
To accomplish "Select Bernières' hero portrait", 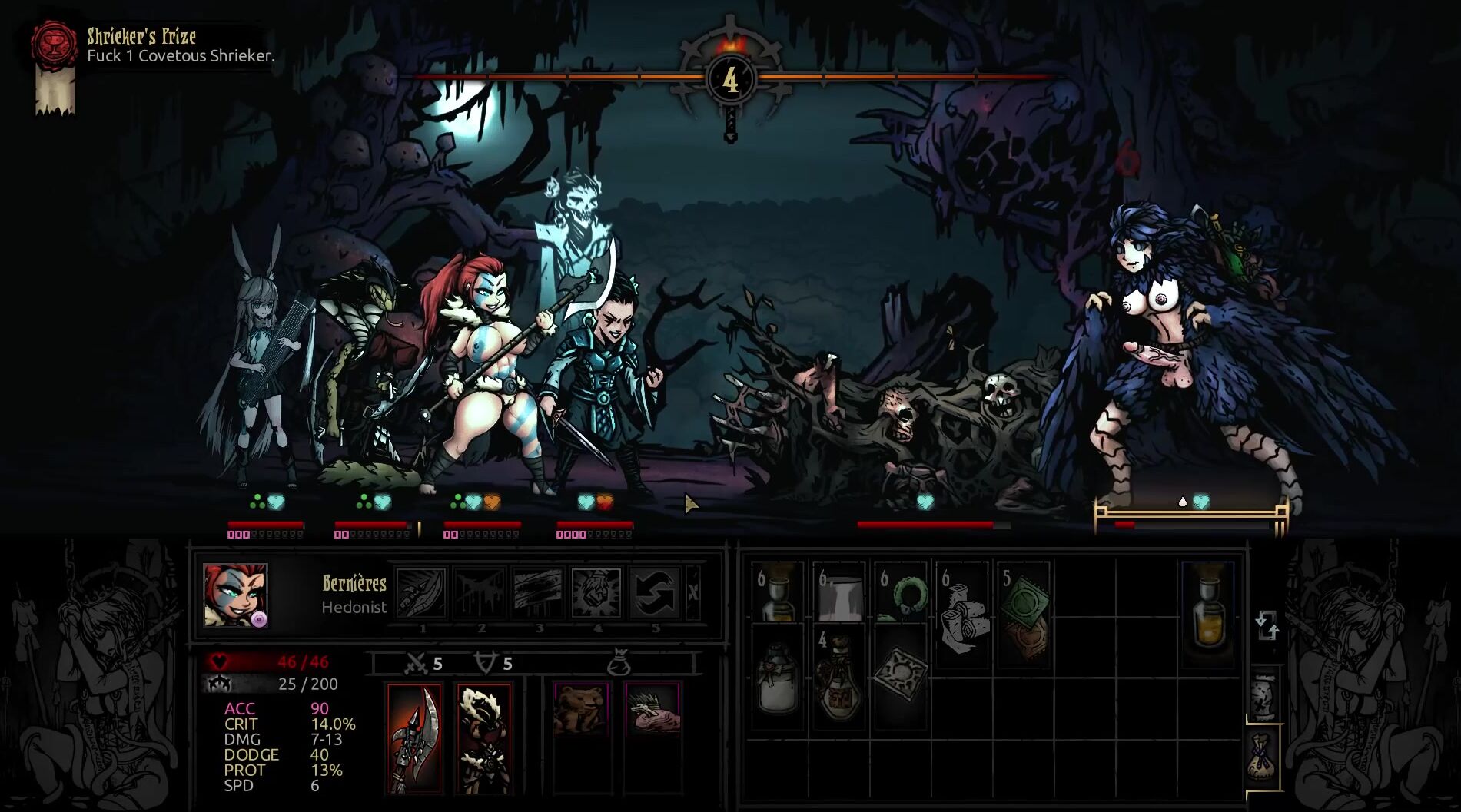I will [x=235, y=595].
